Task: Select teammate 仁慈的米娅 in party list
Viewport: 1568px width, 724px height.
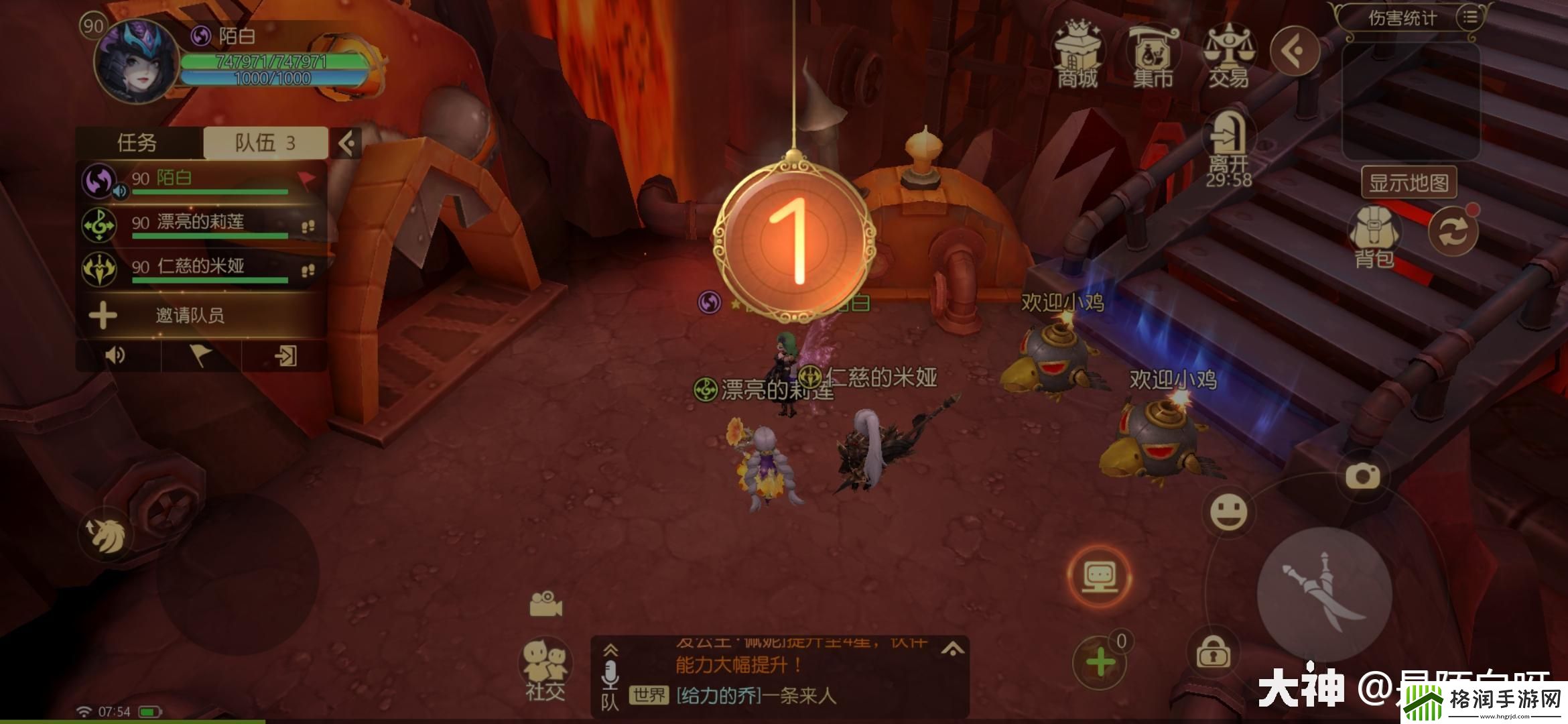Action: point(201,268)
